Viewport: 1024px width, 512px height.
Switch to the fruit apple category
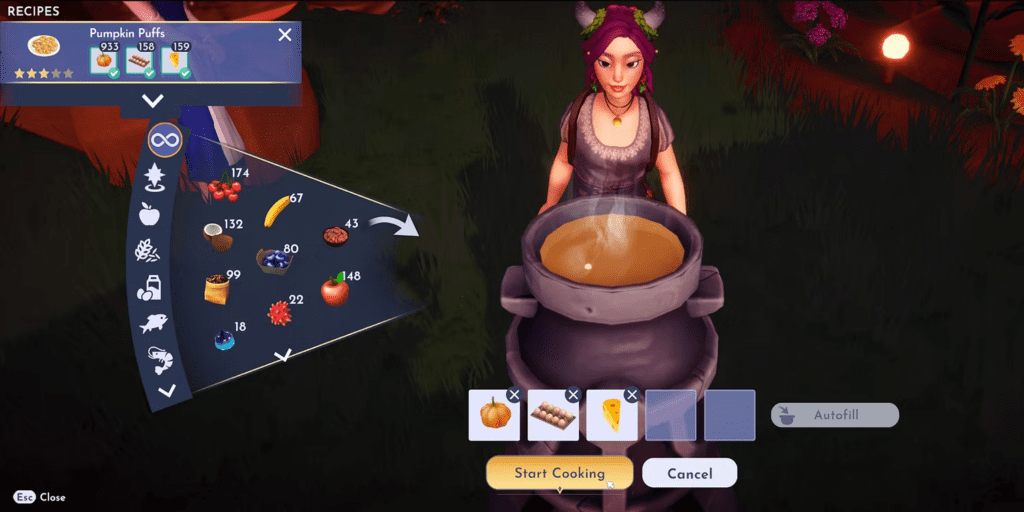149,213
